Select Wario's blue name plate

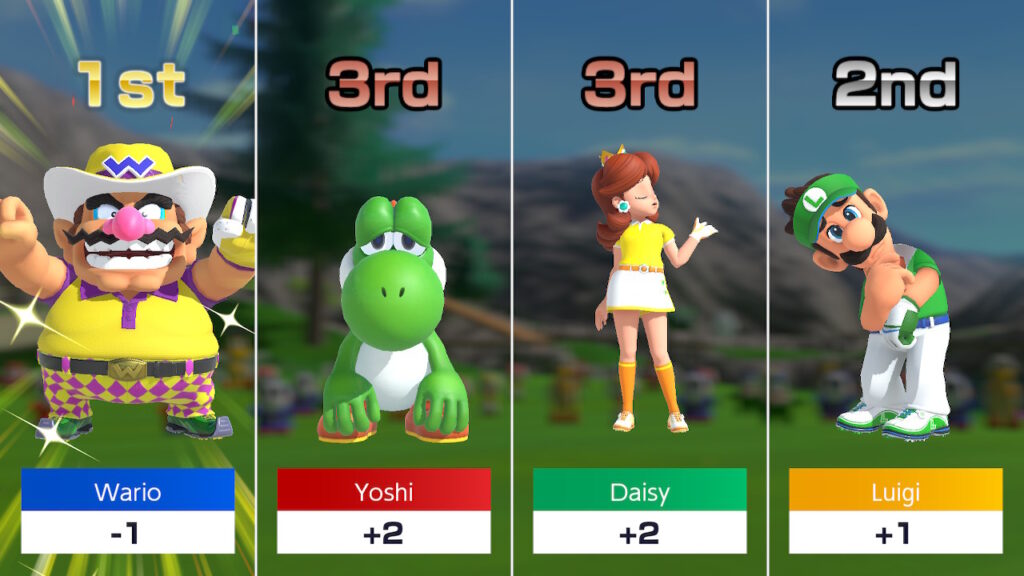tap(128, 491)
